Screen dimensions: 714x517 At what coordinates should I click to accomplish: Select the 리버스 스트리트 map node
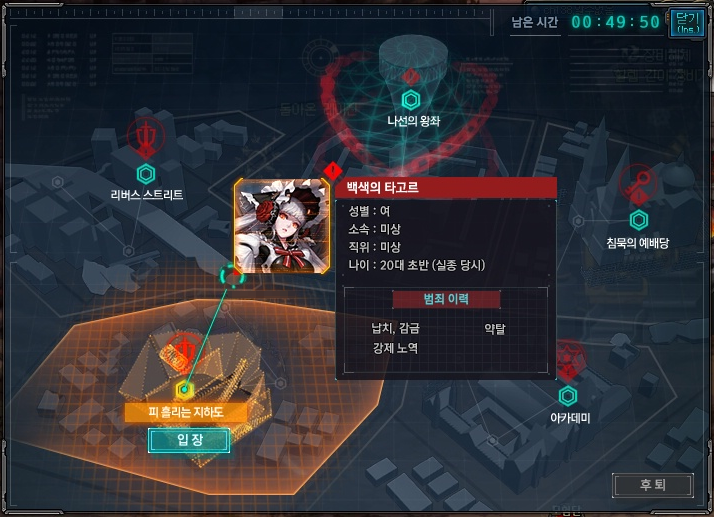[x=146, y=174]
